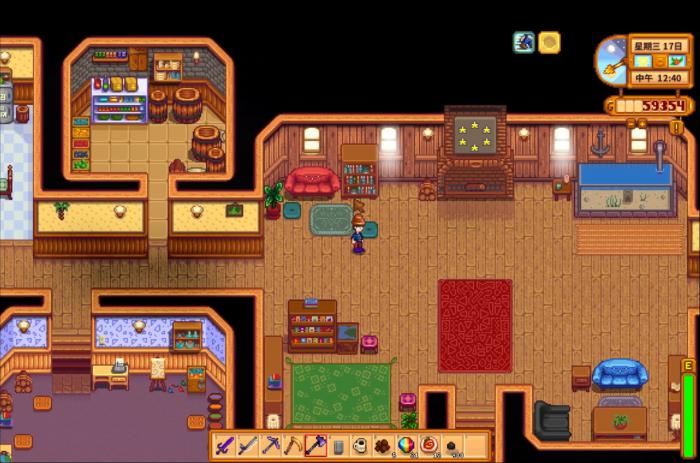Select the purple galaxy sword slot
The width and height of the screenshot is (700, 463).
coord(225,445)
